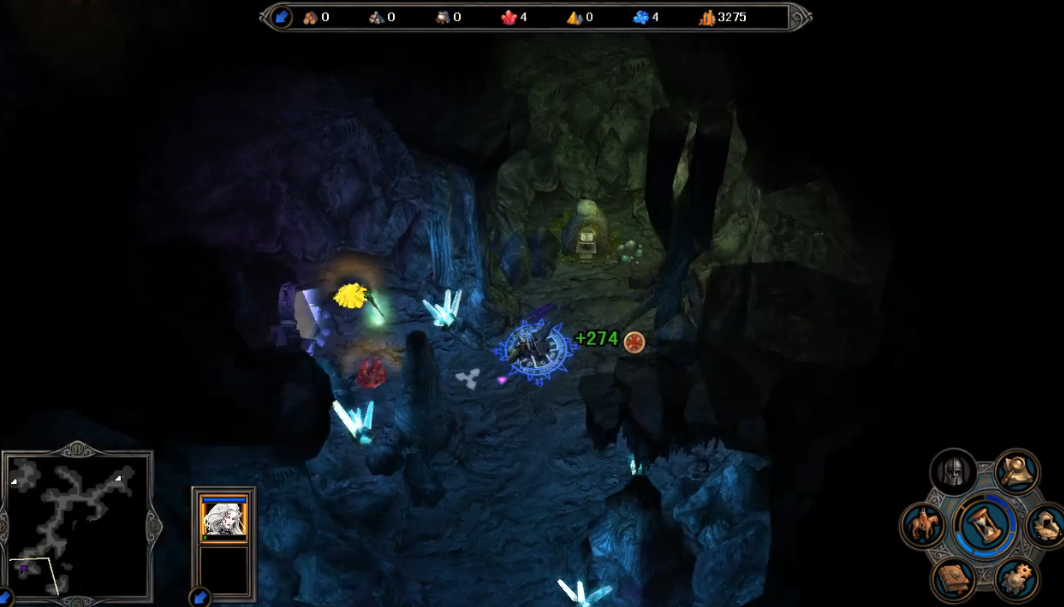Collapse the resource bar with blue arrow
Screen dimensions: 1064x607
click(282, 17)
